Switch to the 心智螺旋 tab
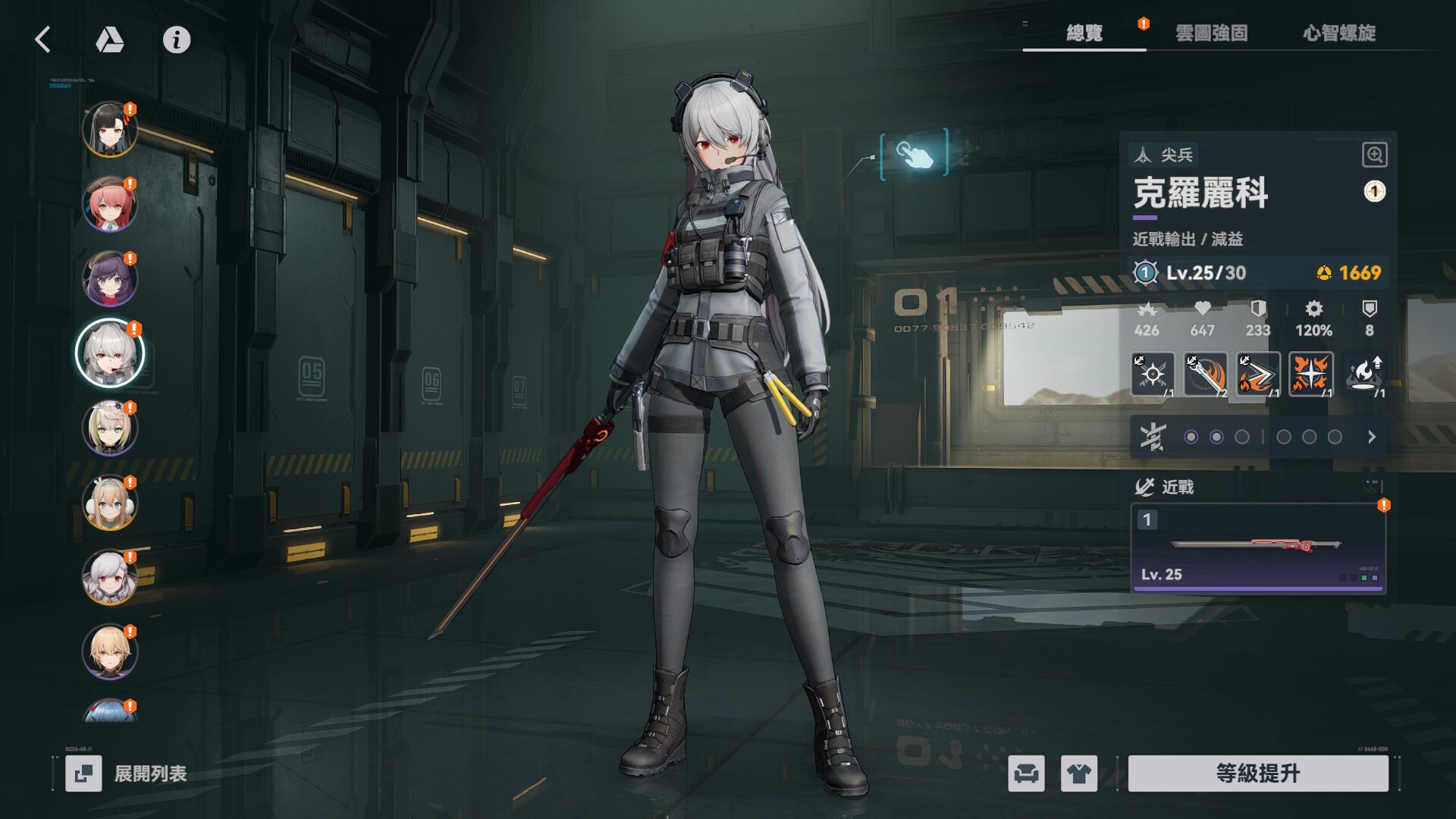 coord(1339,33)
